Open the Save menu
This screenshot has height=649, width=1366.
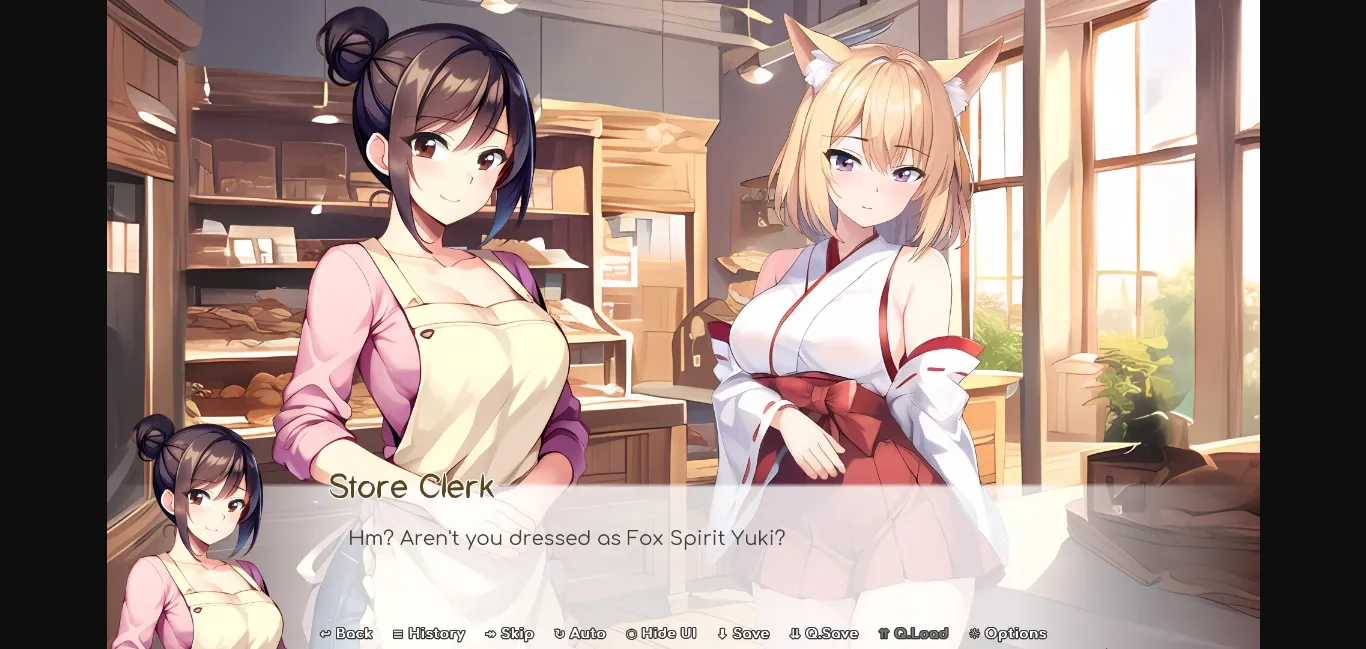tap(743, 633)
